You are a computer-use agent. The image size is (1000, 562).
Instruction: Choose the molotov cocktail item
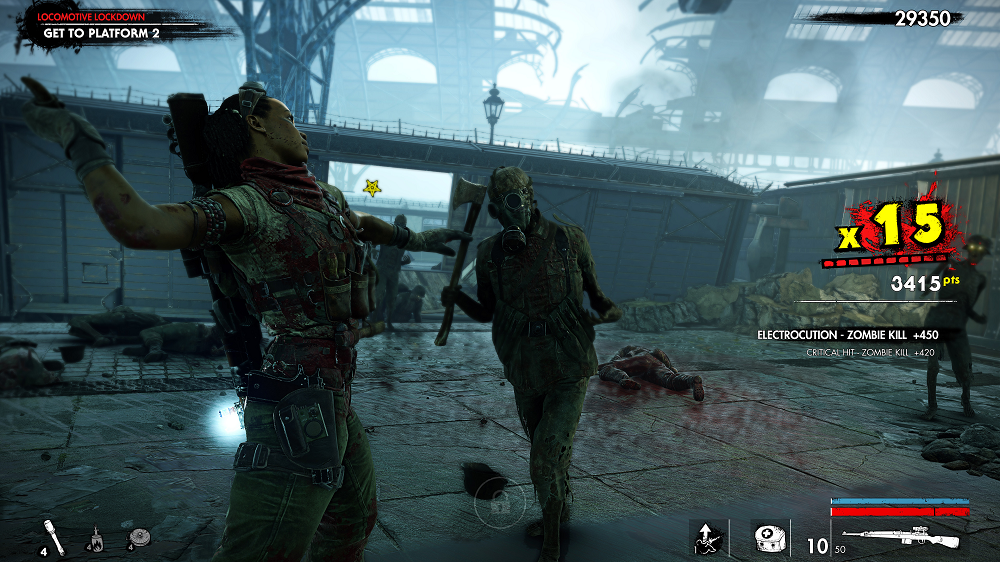point(97,537)
